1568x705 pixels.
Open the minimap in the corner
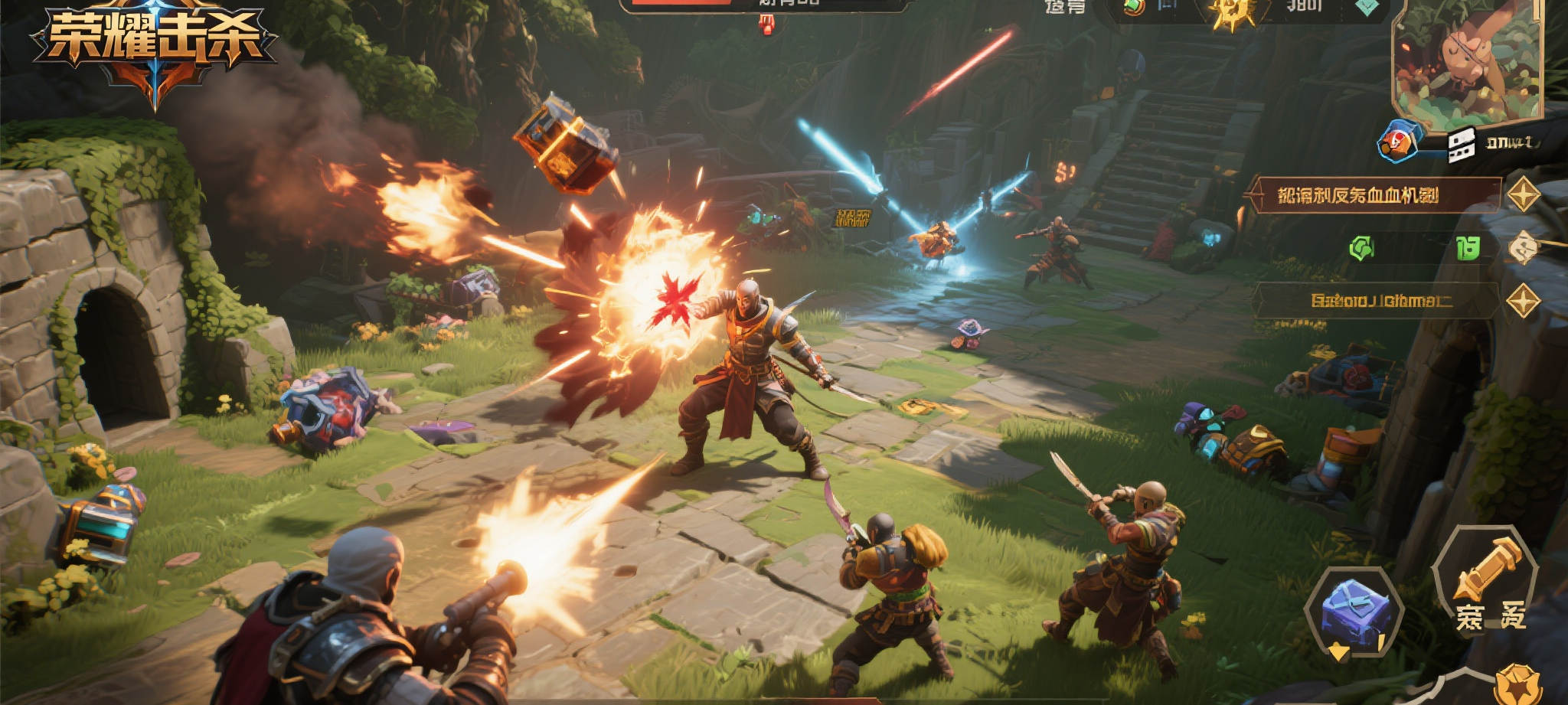click(x=1466, y=61)
